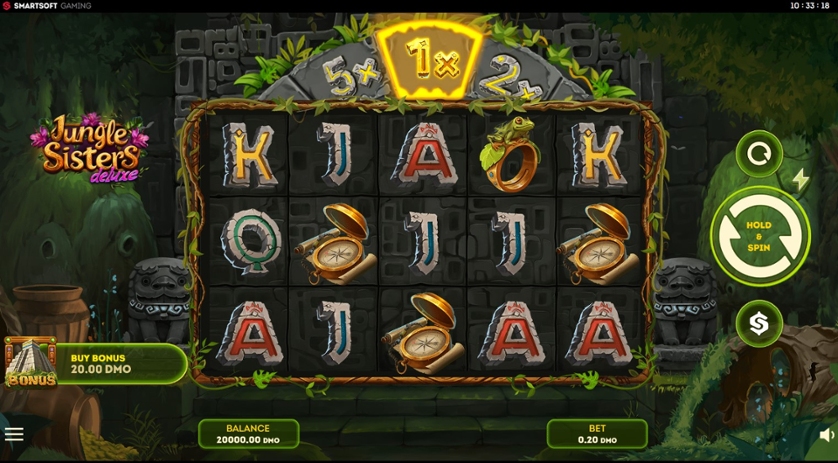Image resolution: width=838 pixels, height=463 pixels.
Task: Open the dollar sign bet settings
Action: [759, 323]
